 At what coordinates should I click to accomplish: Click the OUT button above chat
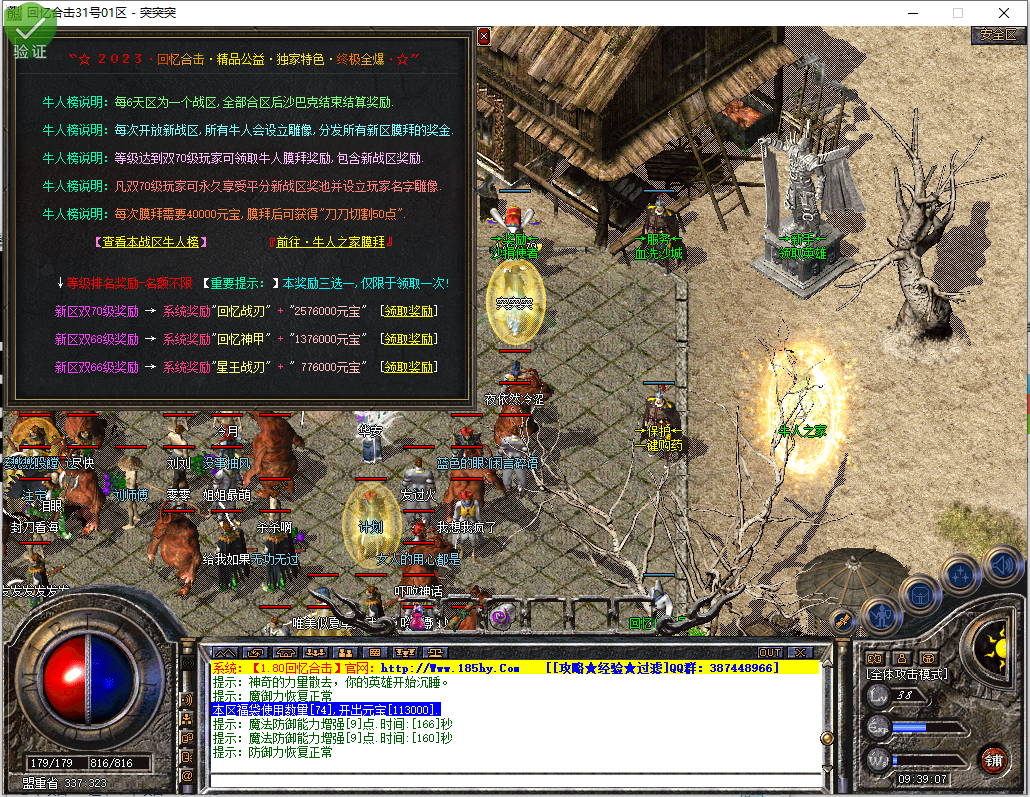769,653
